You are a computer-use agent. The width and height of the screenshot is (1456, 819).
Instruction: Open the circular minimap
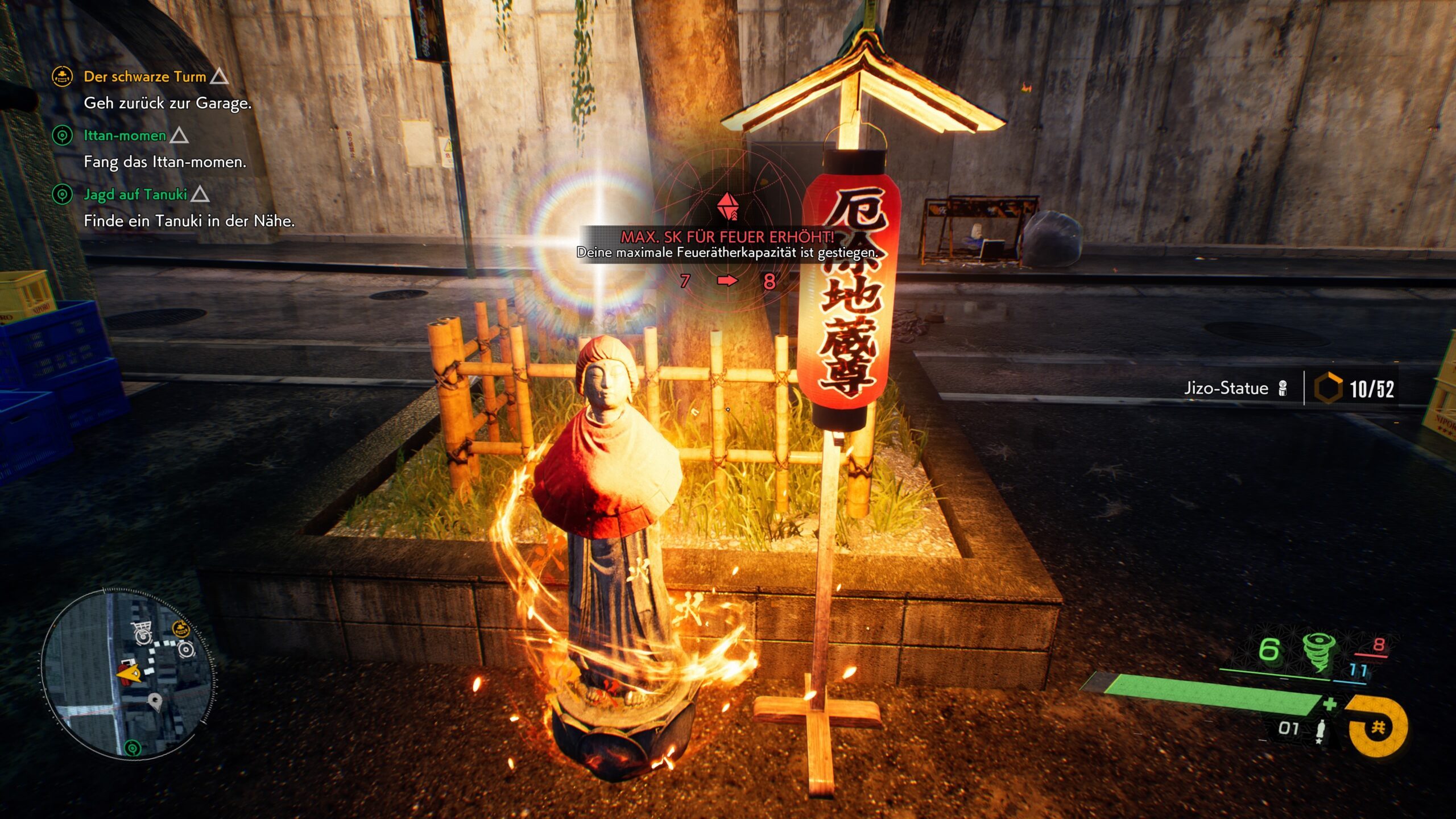coord(127,673)
